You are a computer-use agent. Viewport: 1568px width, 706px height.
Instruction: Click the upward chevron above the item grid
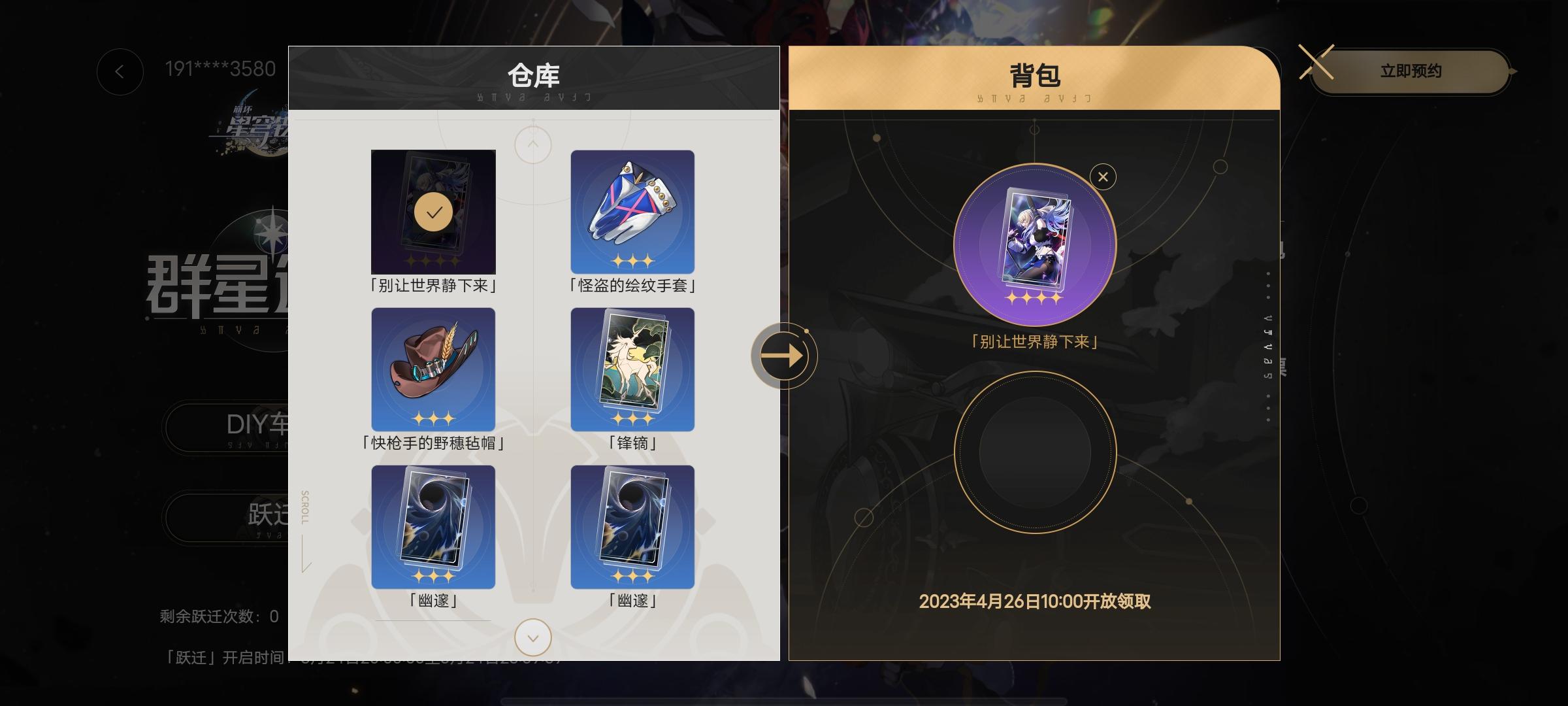(532, 144)
